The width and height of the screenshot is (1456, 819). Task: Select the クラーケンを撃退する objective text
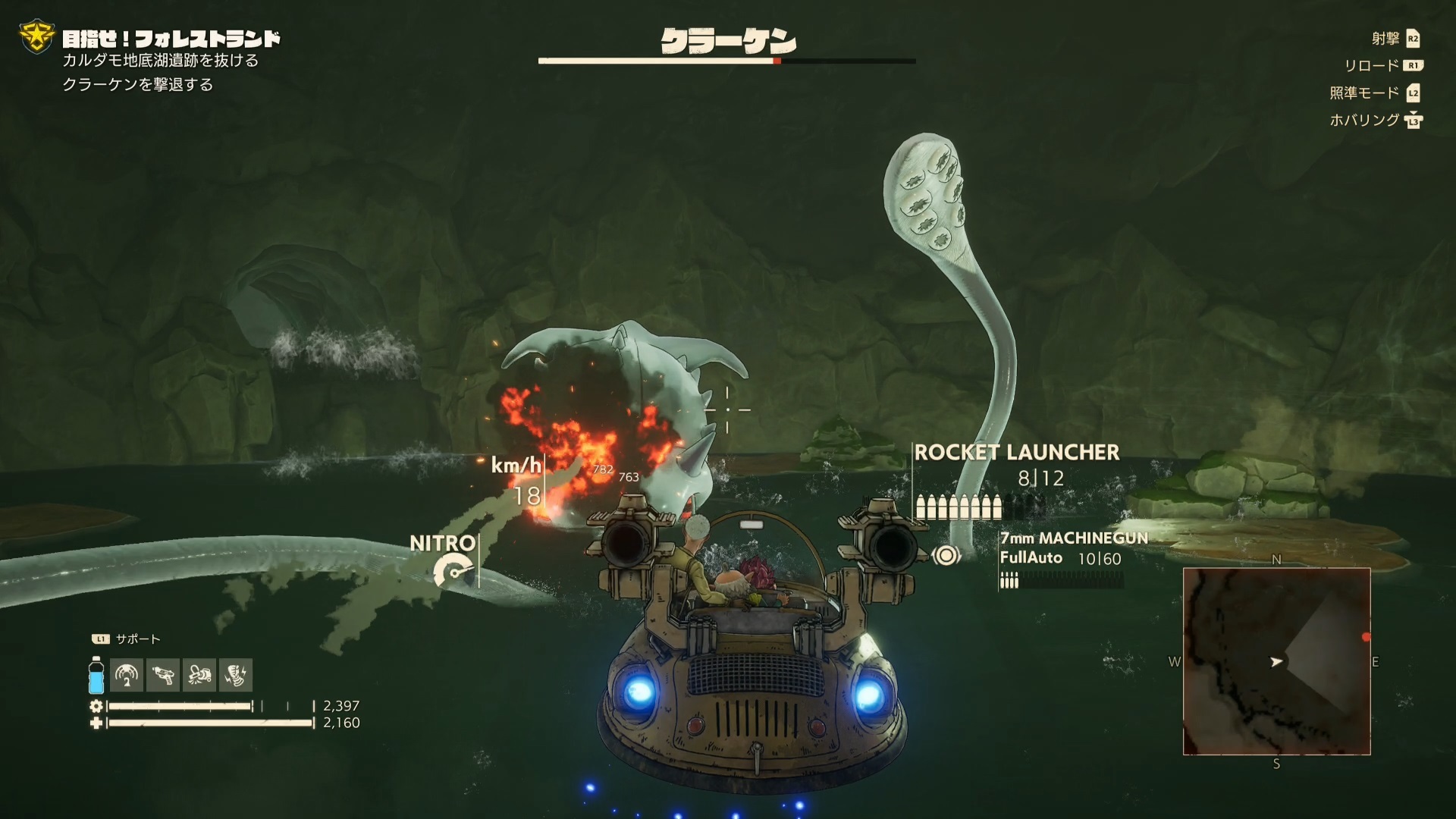coord(138,85)
